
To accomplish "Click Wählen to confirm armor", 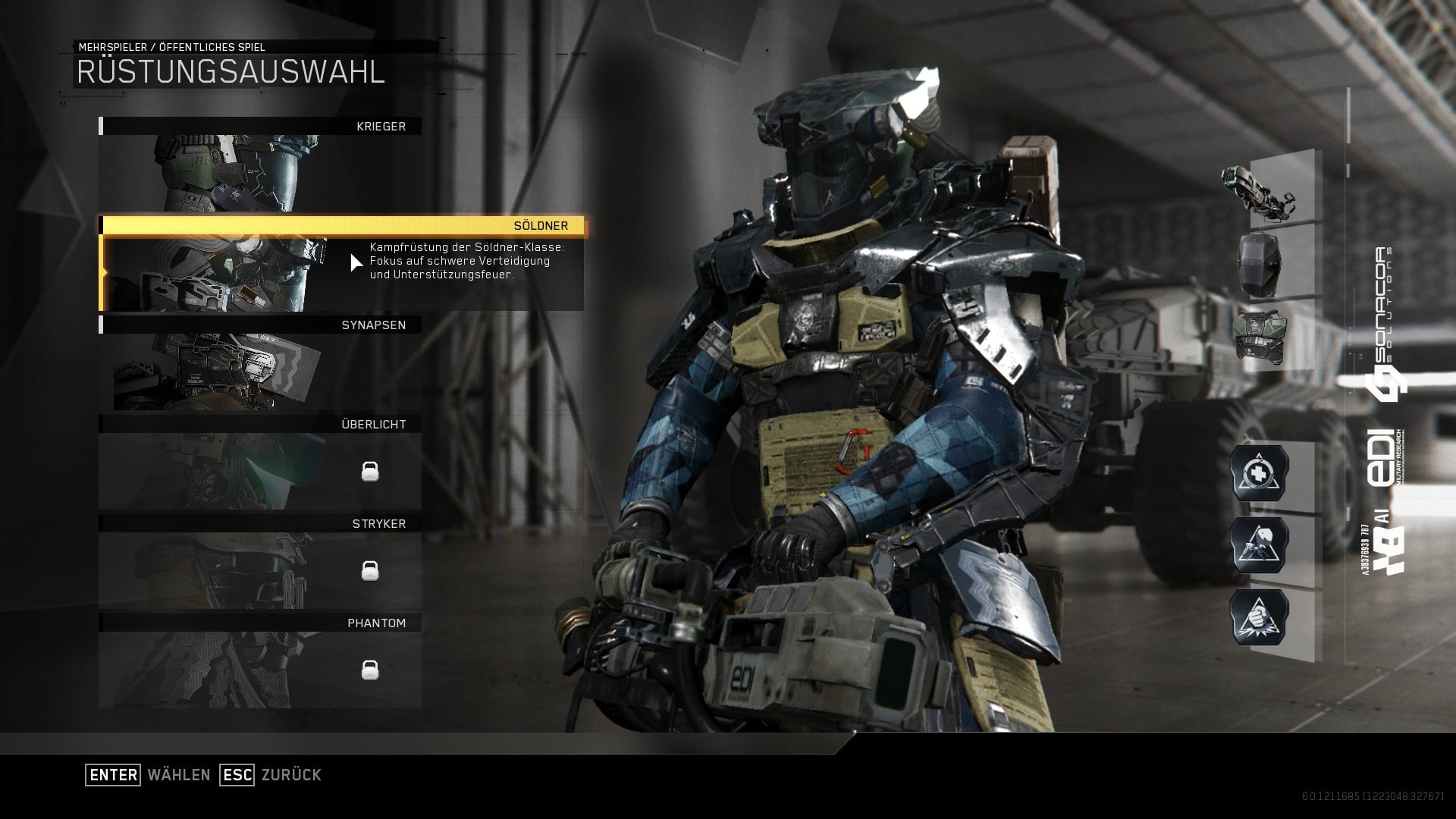I will click(x=149, y=775).
